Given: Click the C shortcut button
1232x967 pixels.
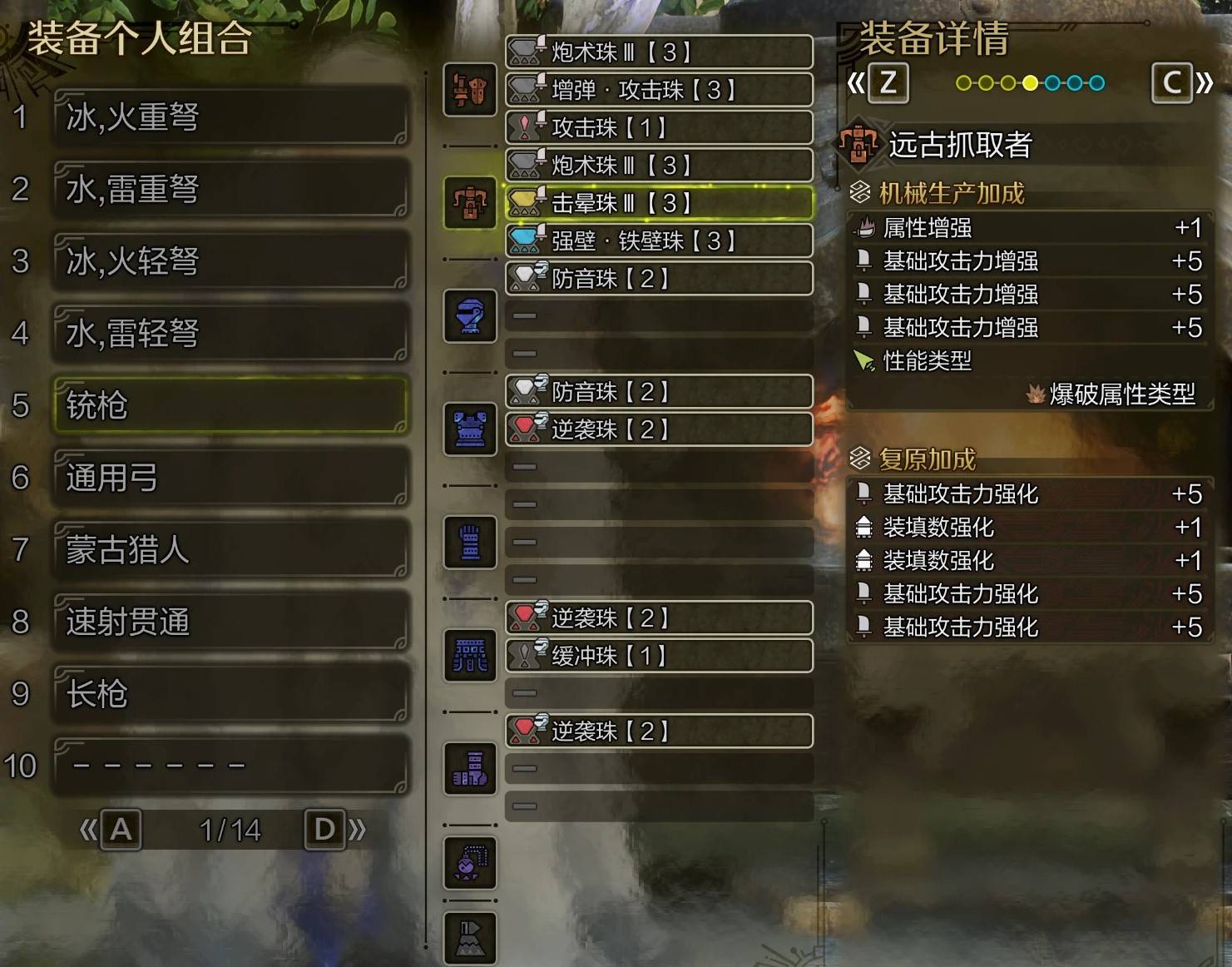Looking at the screenshot, I should click(1171, 83).
